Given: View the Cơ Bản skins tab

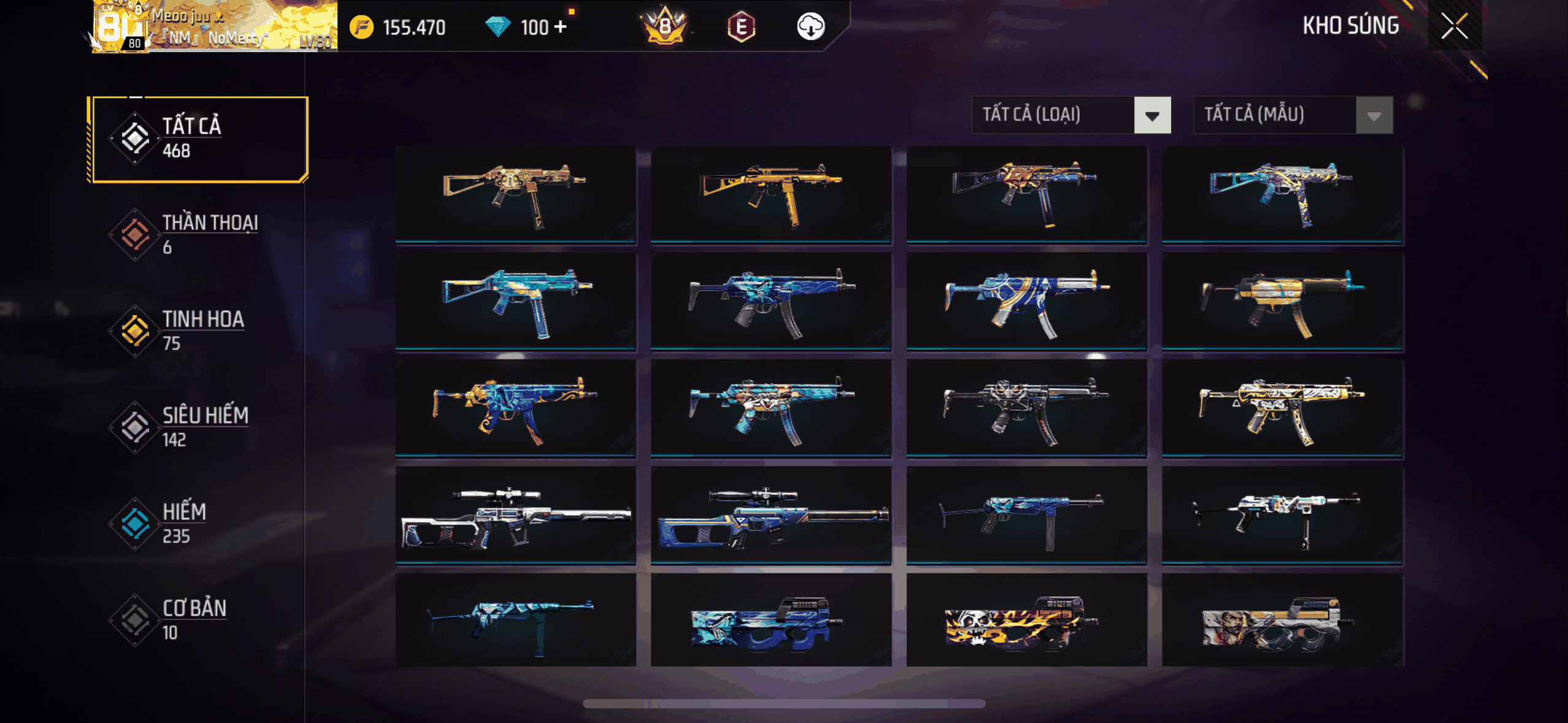Looking at the screenshot, I should (x=198, y=619).
